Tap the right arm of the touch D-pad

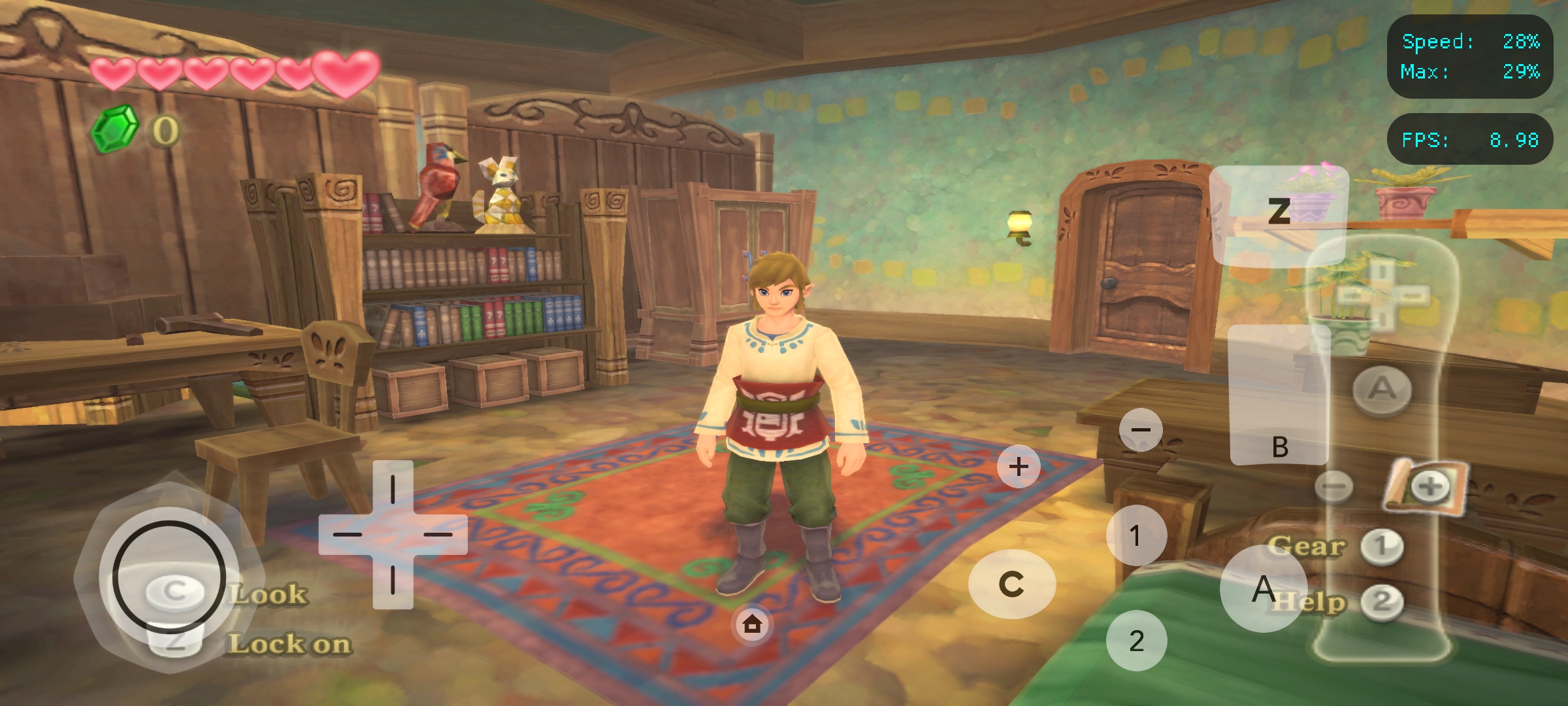pyautogui.click(x=439, y=535)
